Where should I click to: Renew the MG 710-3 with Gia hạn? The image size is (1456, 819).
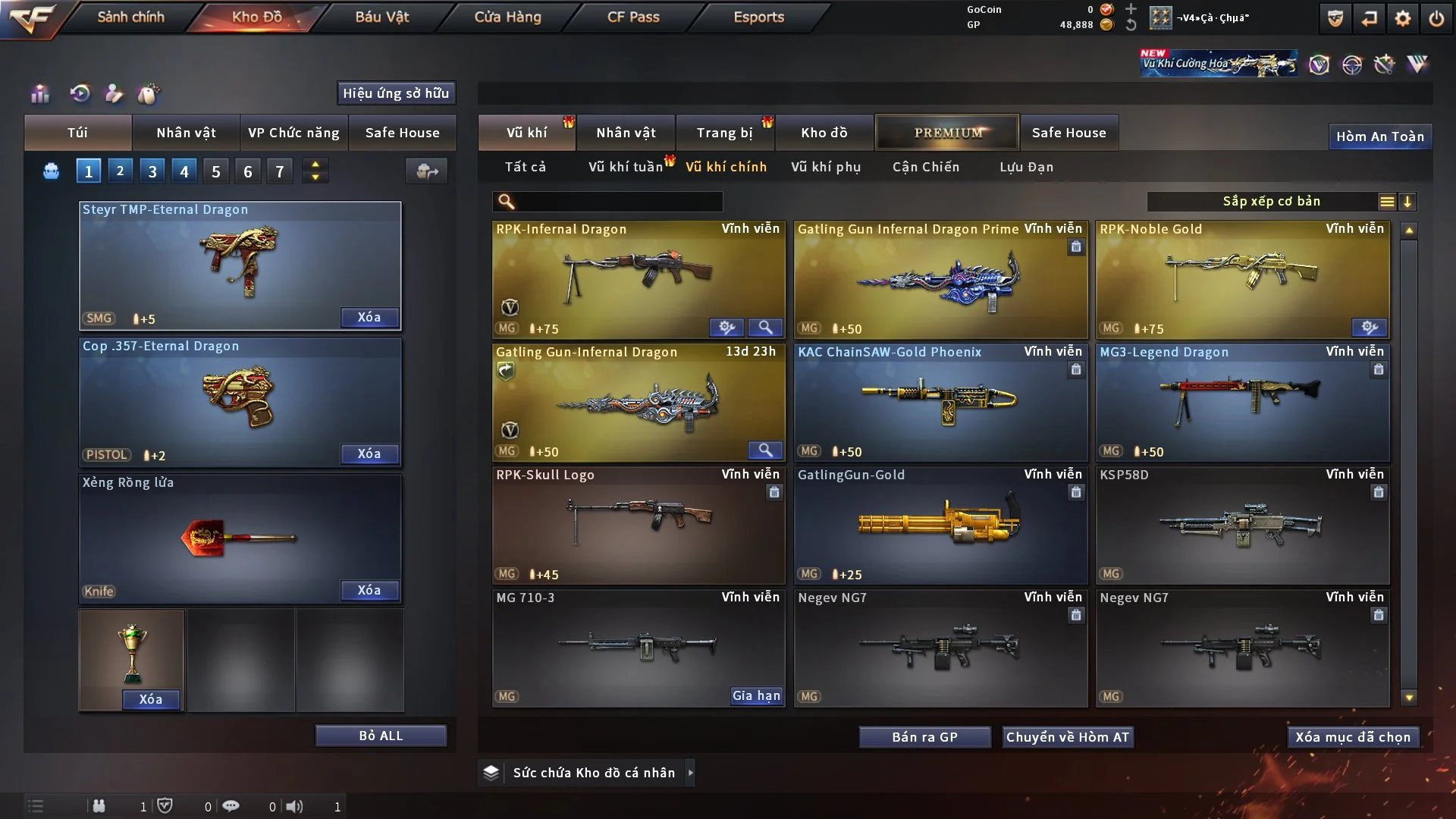click(756, 695)
